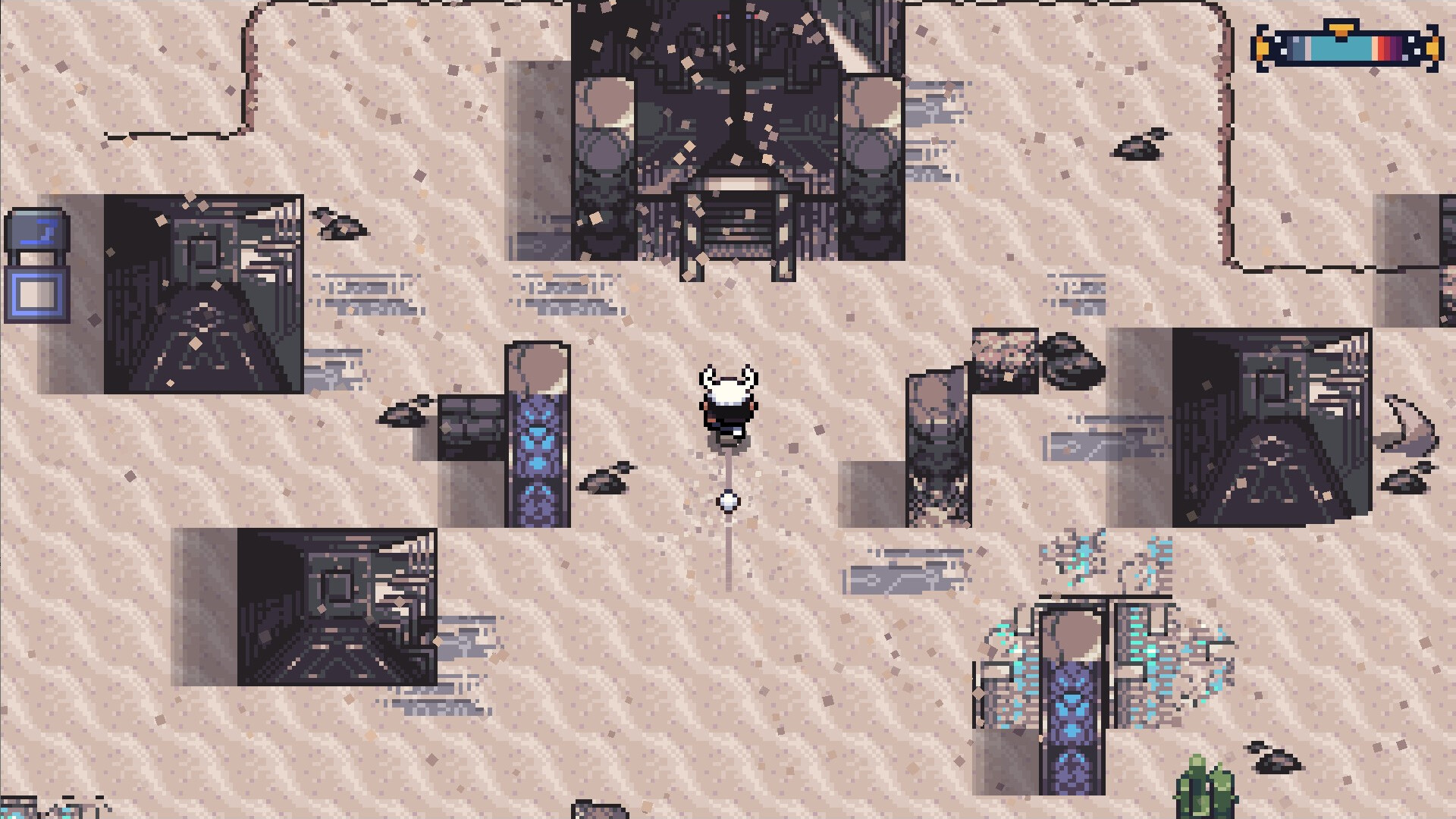Toggle the yellow pin atop the health gauge
Image resolution: width=1456 pixels, height=819 pixels.
(1341, 29)
